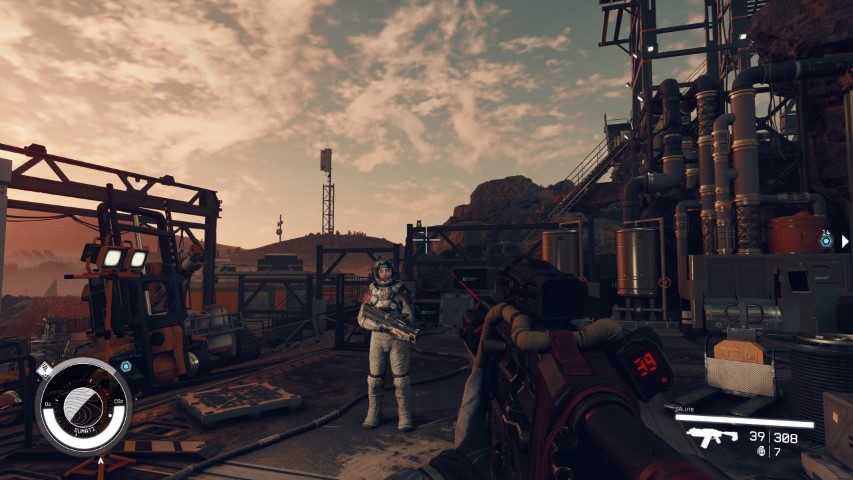Click the circular compass planet scanner
This screenshot has width=853, height=480.
point(84,405)
